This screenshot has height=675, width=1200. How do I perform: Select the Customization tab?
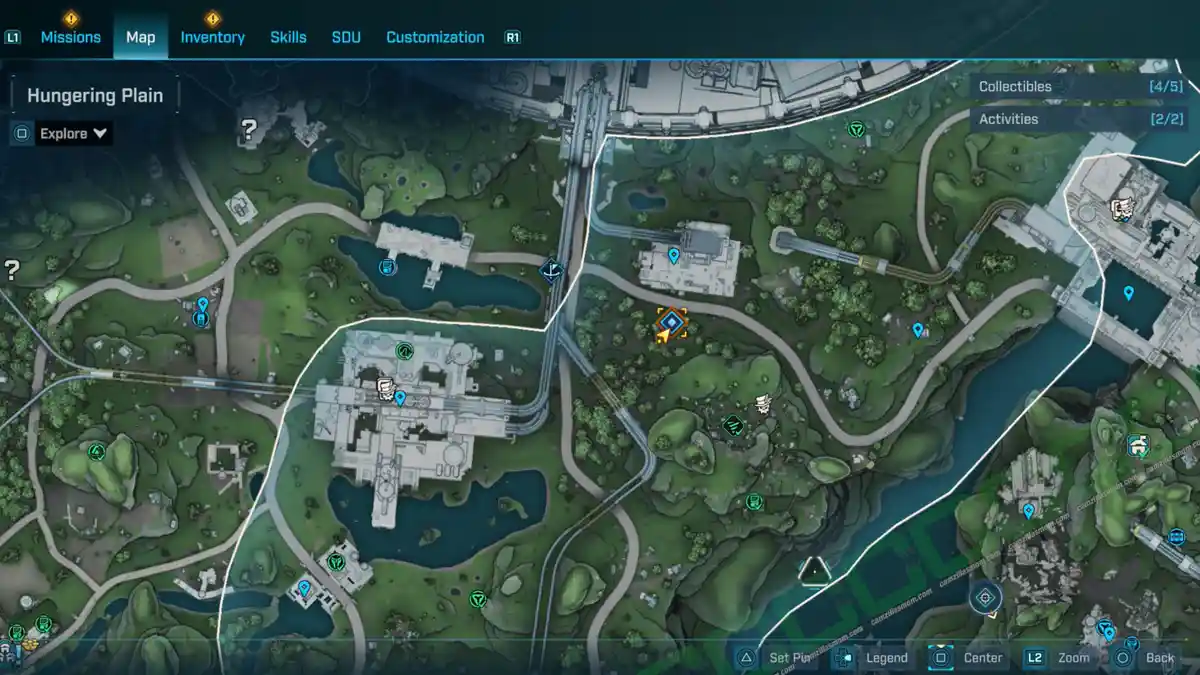pos(435,37)
